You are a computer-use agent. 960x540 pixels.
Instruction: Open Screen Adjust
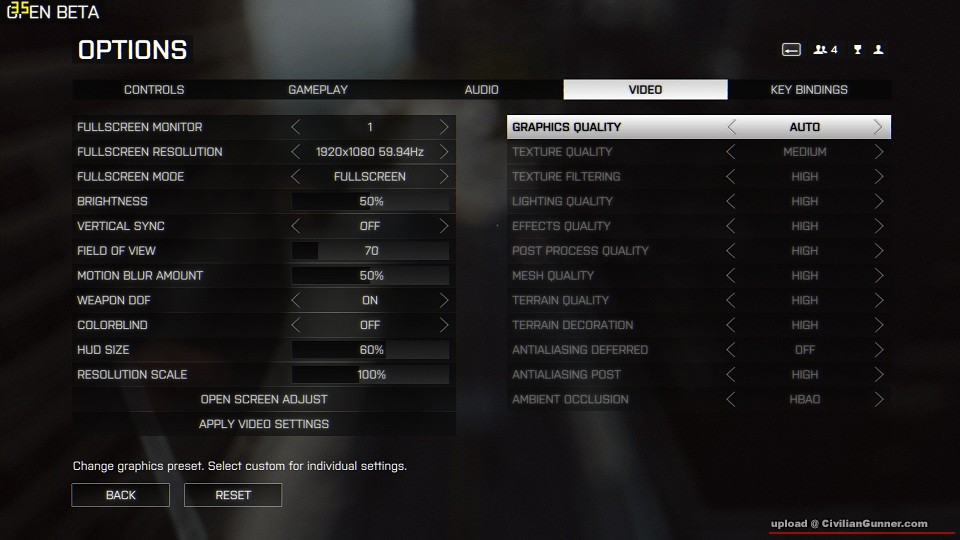[264, 399]
